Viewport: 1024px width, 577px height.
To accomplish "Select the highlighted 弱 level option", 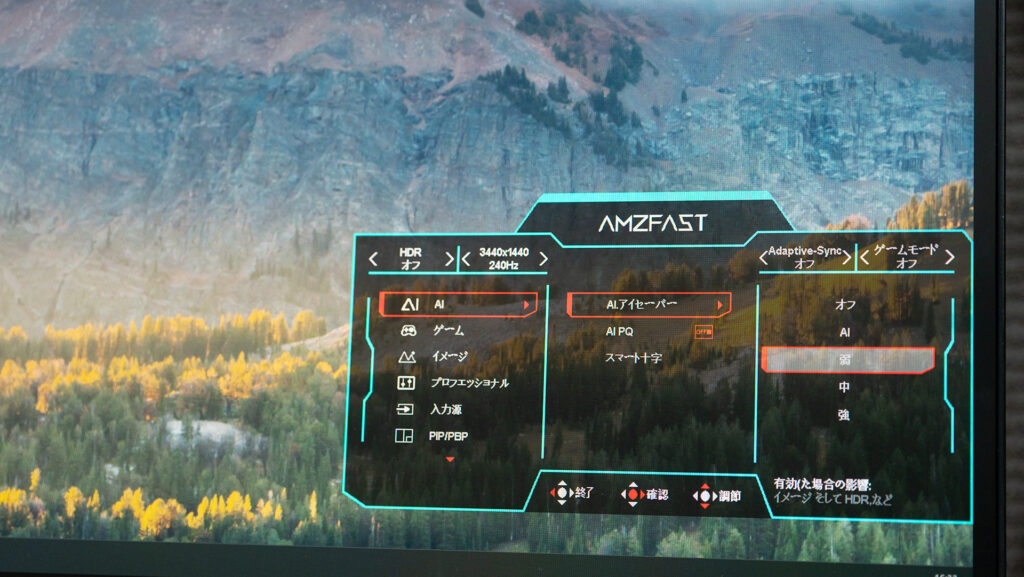I will (847, 360).
